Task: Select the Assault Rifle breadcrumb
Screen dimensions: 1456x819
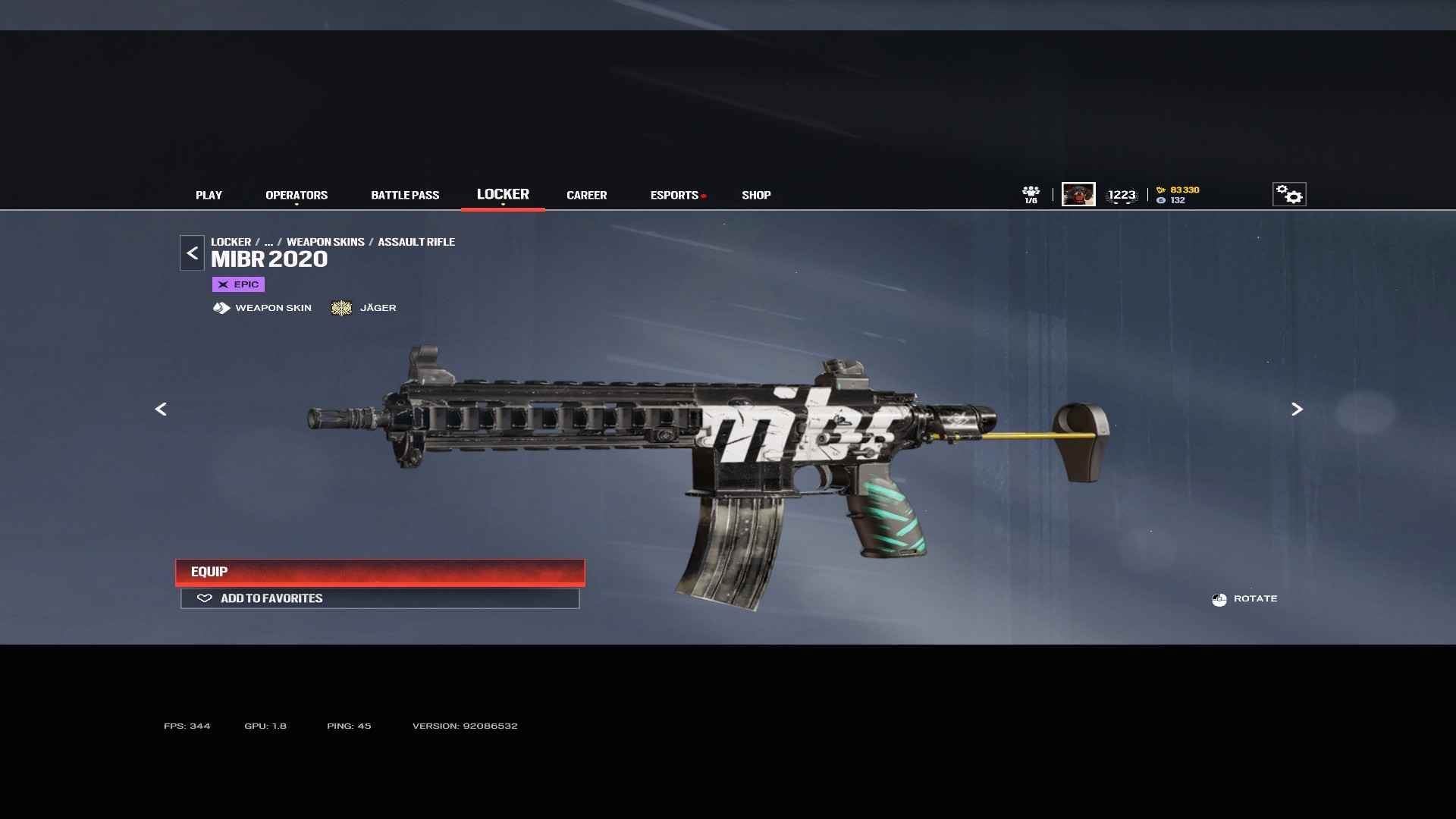Action: 416,242
